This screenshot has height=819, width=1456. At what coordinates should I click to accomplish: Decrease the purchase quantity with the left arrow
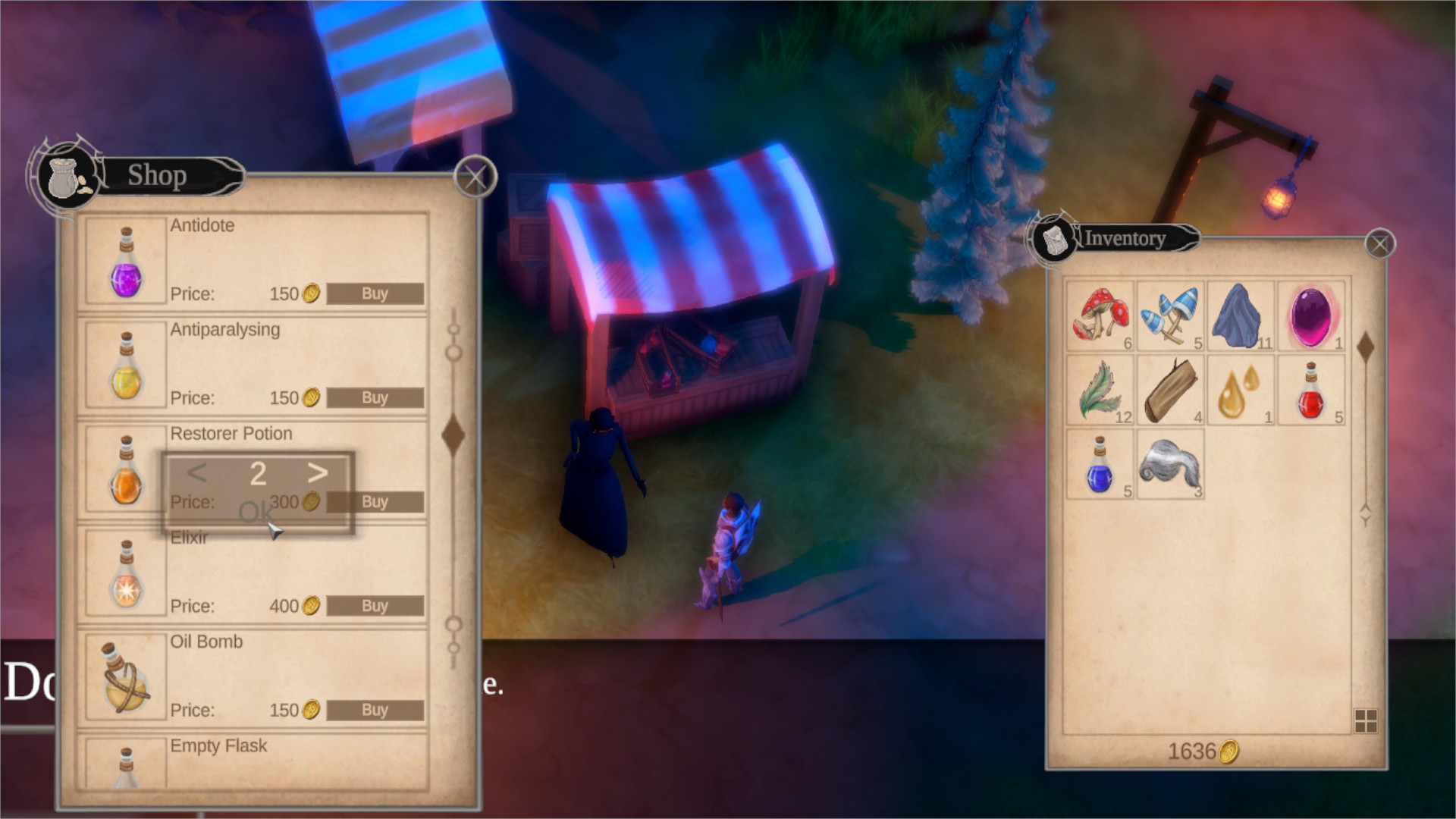point(196,474)
